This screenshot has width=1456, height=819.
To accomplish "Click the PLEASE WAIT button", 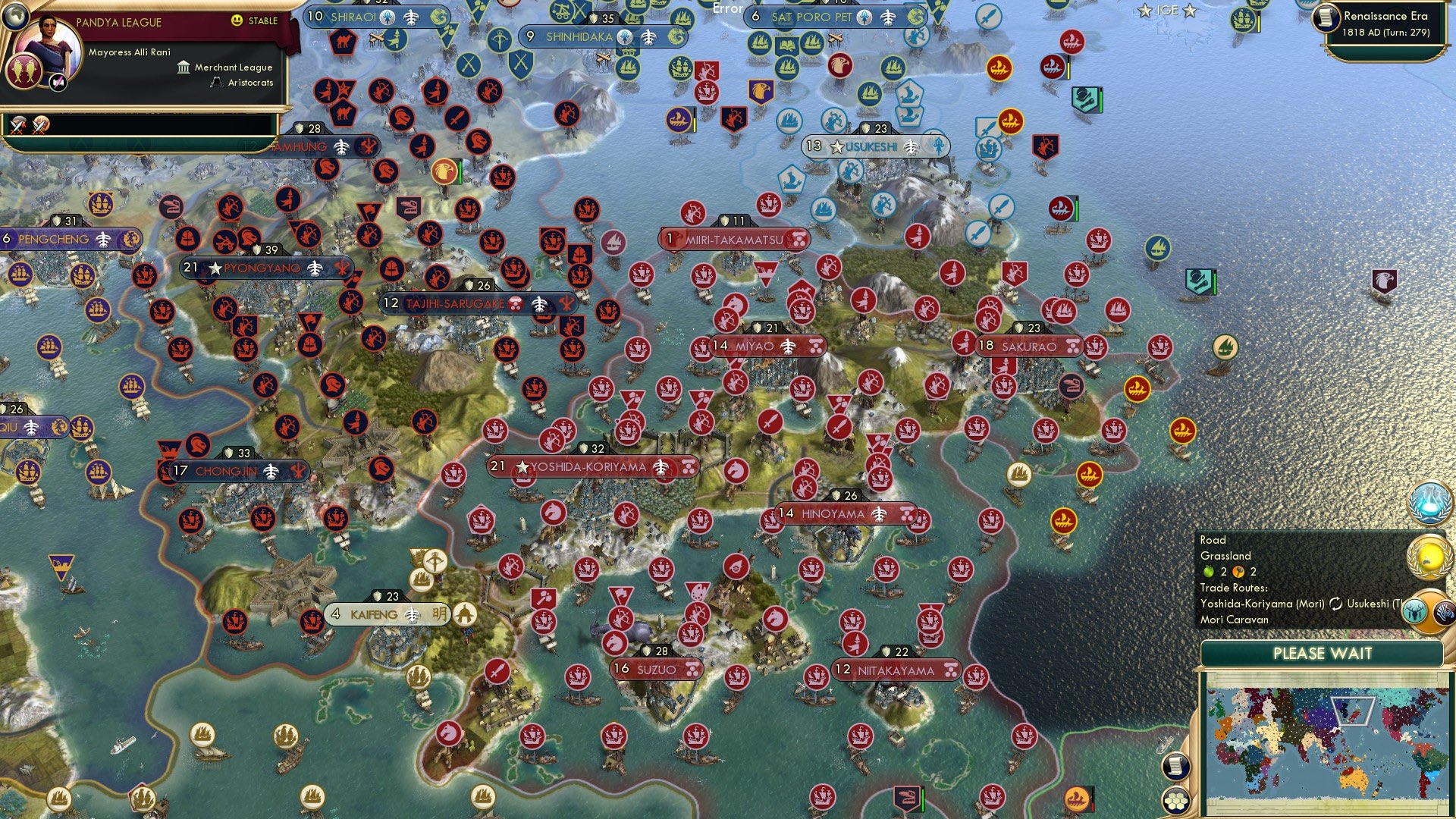I will (1325, 654).
